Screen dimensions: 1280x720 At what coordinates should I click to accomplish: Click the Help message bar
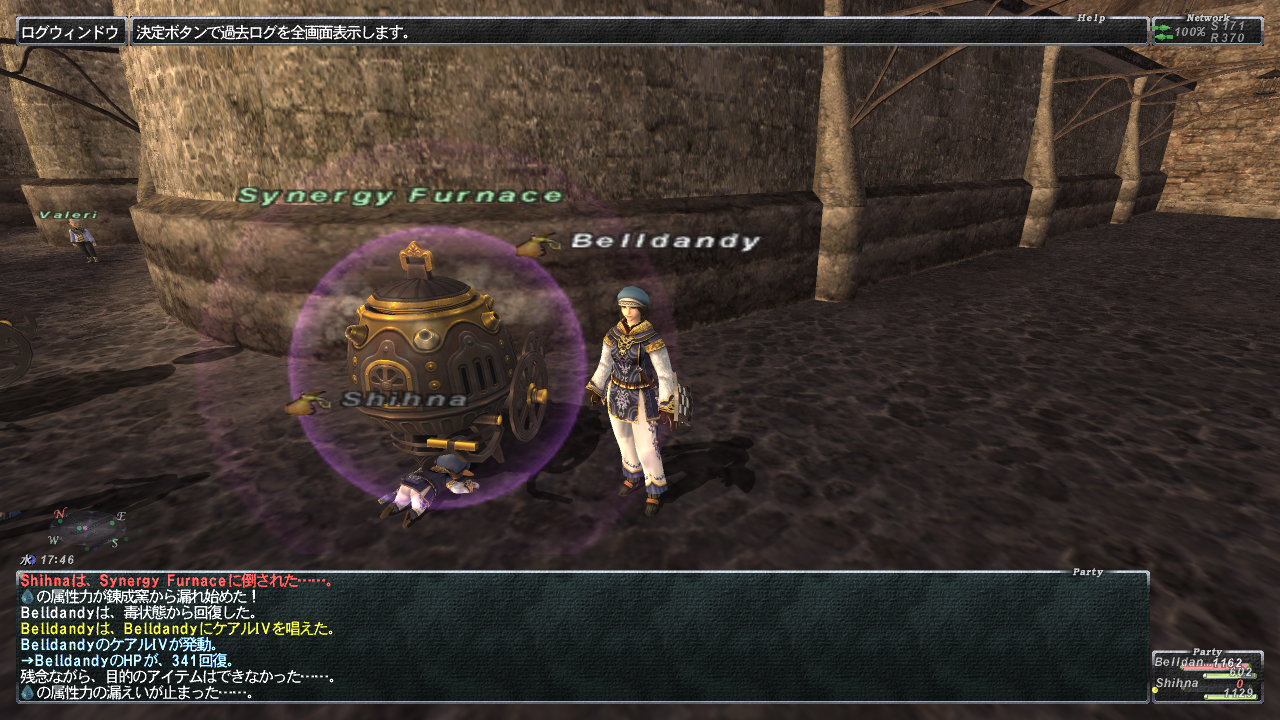pos(640,32)
